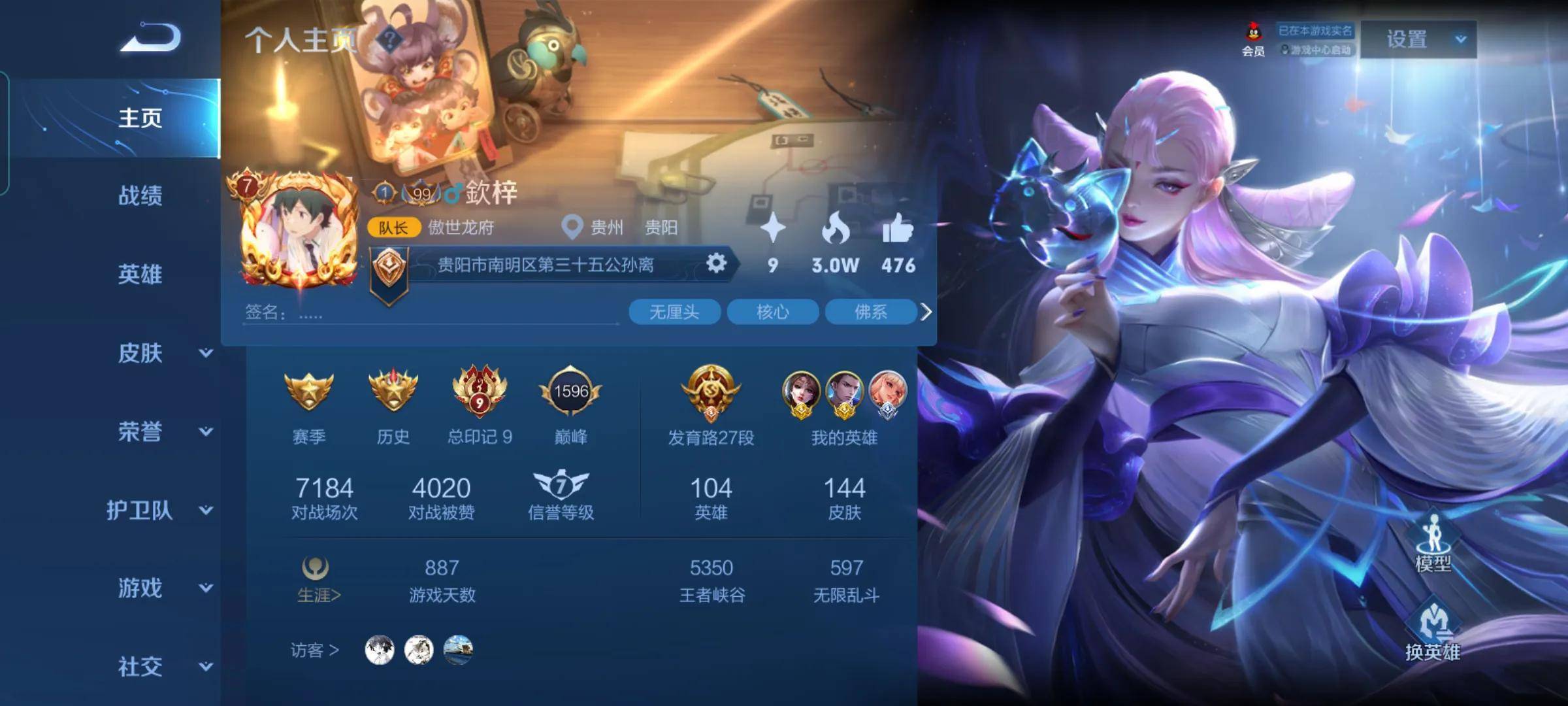1568x706 pixels.
Task: Open the 巅峰 1596 score badge
Action: 570,392
